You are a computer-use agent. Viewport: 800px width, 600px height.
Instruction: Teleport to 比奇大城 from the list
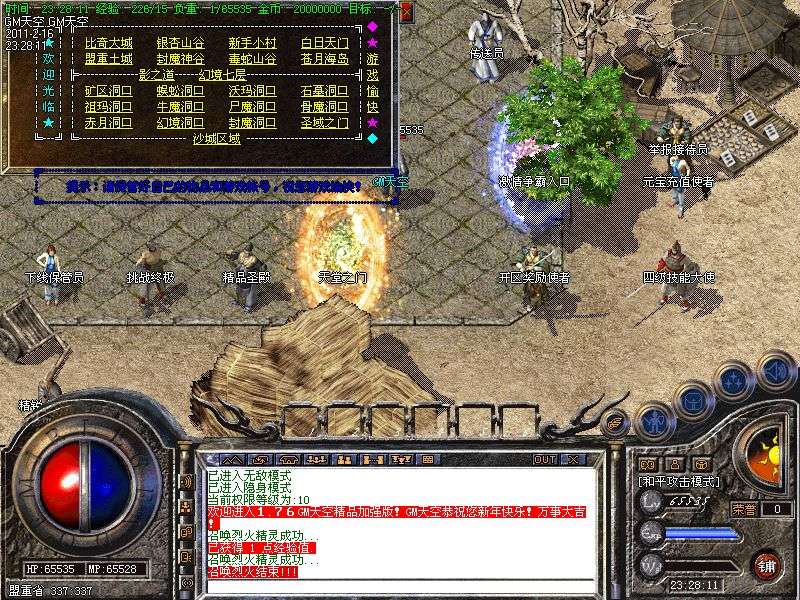[108, 43]
